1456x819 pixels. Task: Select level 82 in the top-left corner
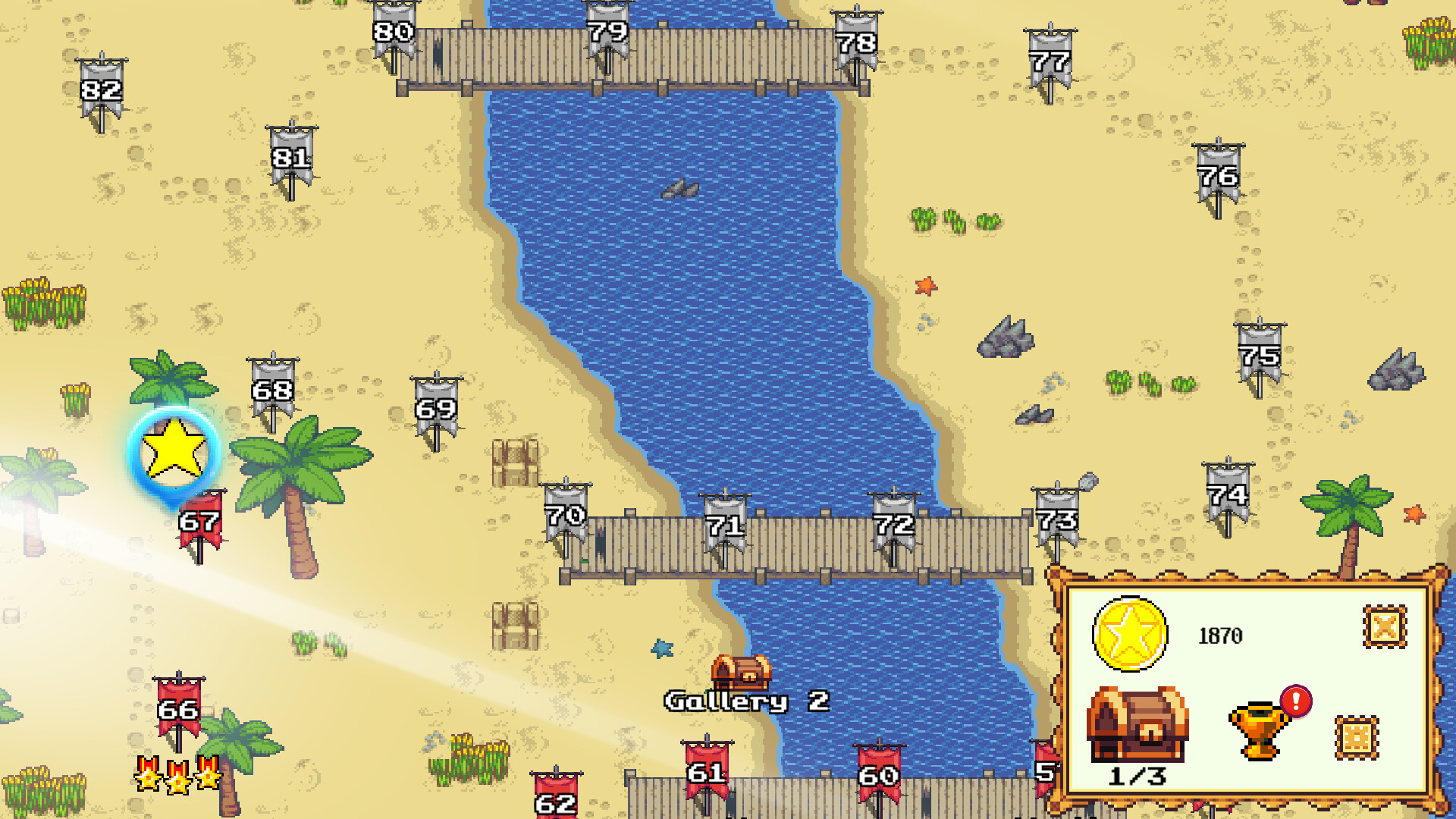click(101, 89)
